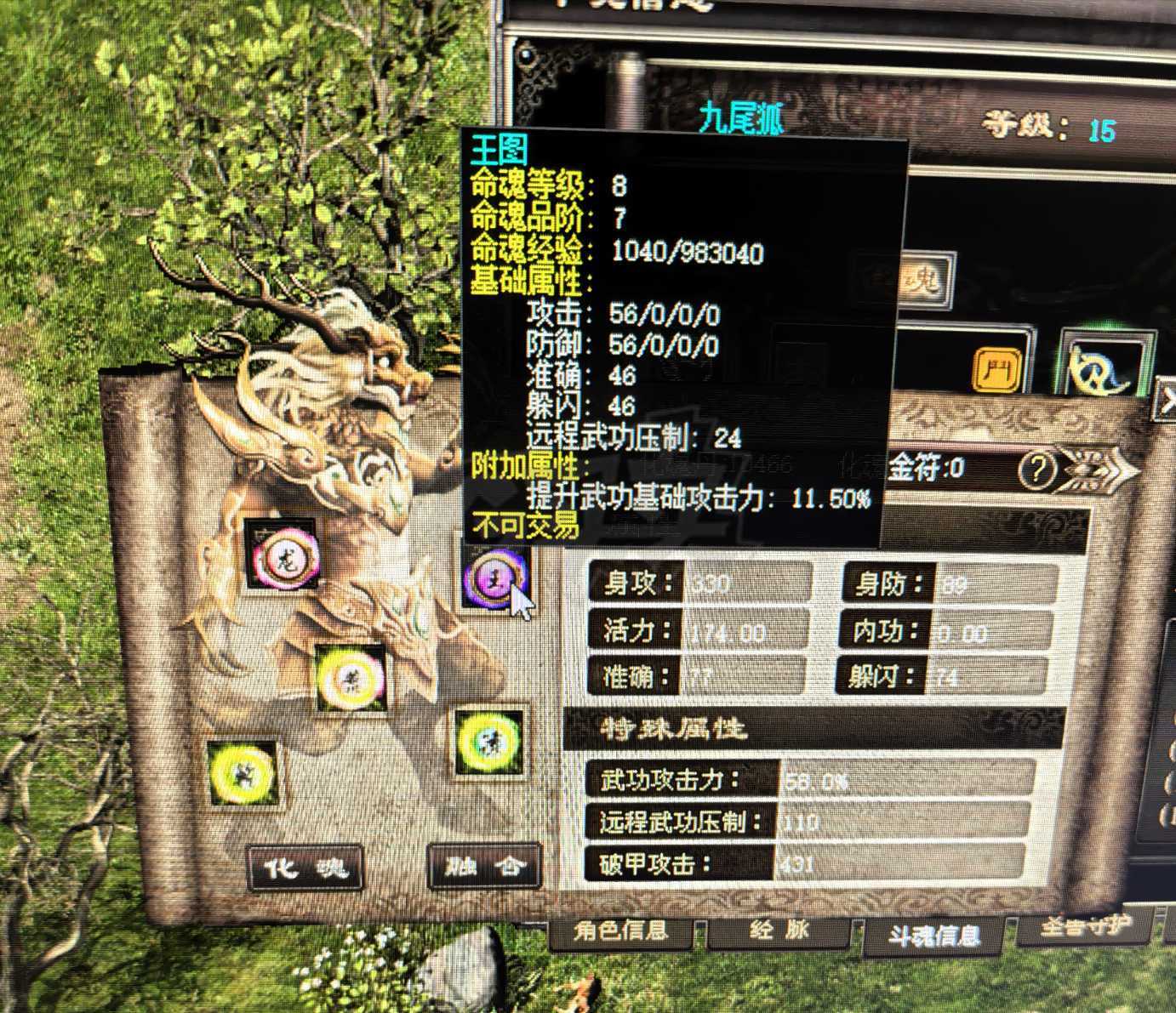Viewport: 1176px width, 1013px height.
Task: Click the glowing blue spirit beast icon
Action: (1103, 369)
